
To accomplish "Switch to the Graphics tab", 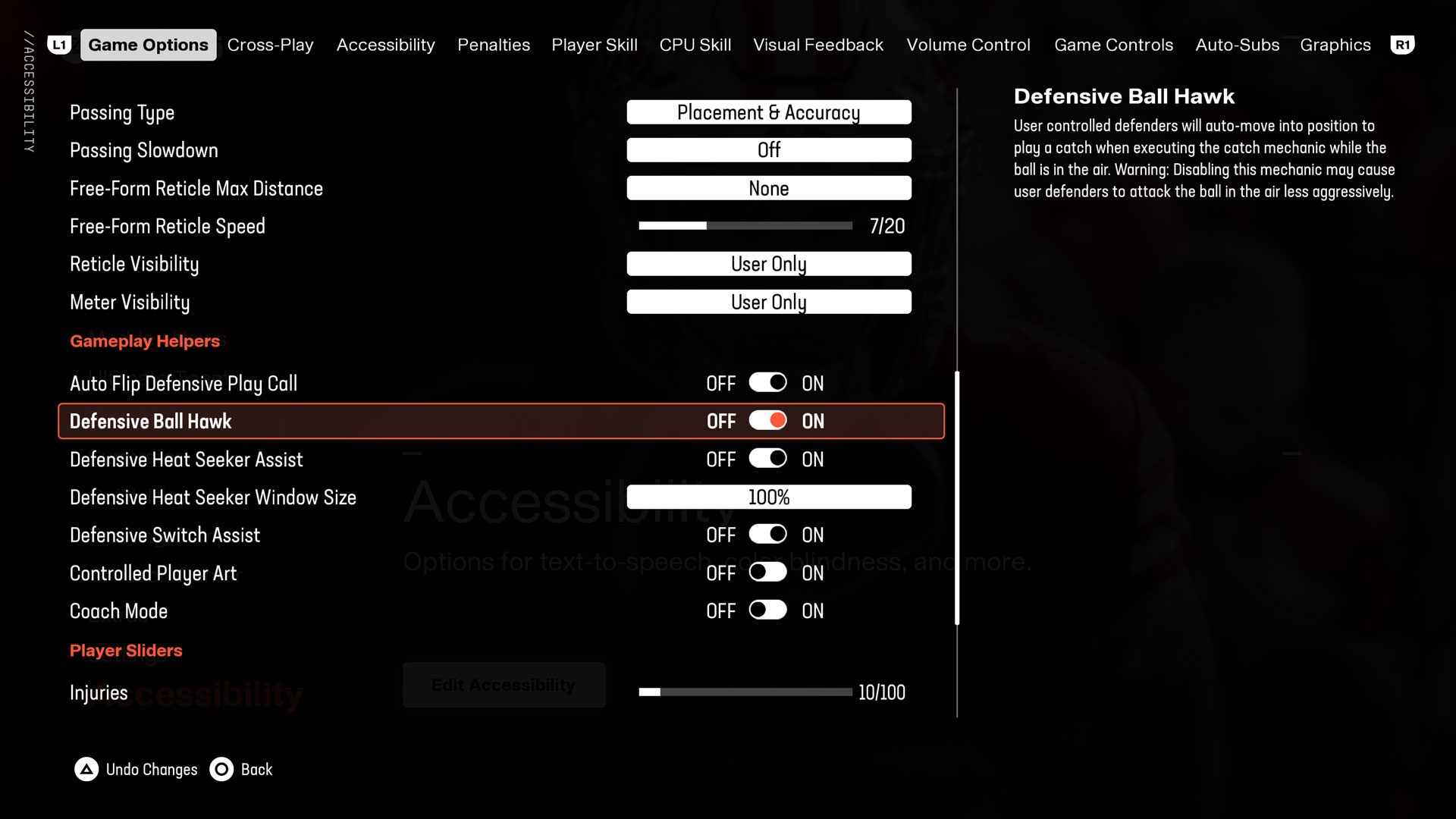I will (x=1335, y=44).
